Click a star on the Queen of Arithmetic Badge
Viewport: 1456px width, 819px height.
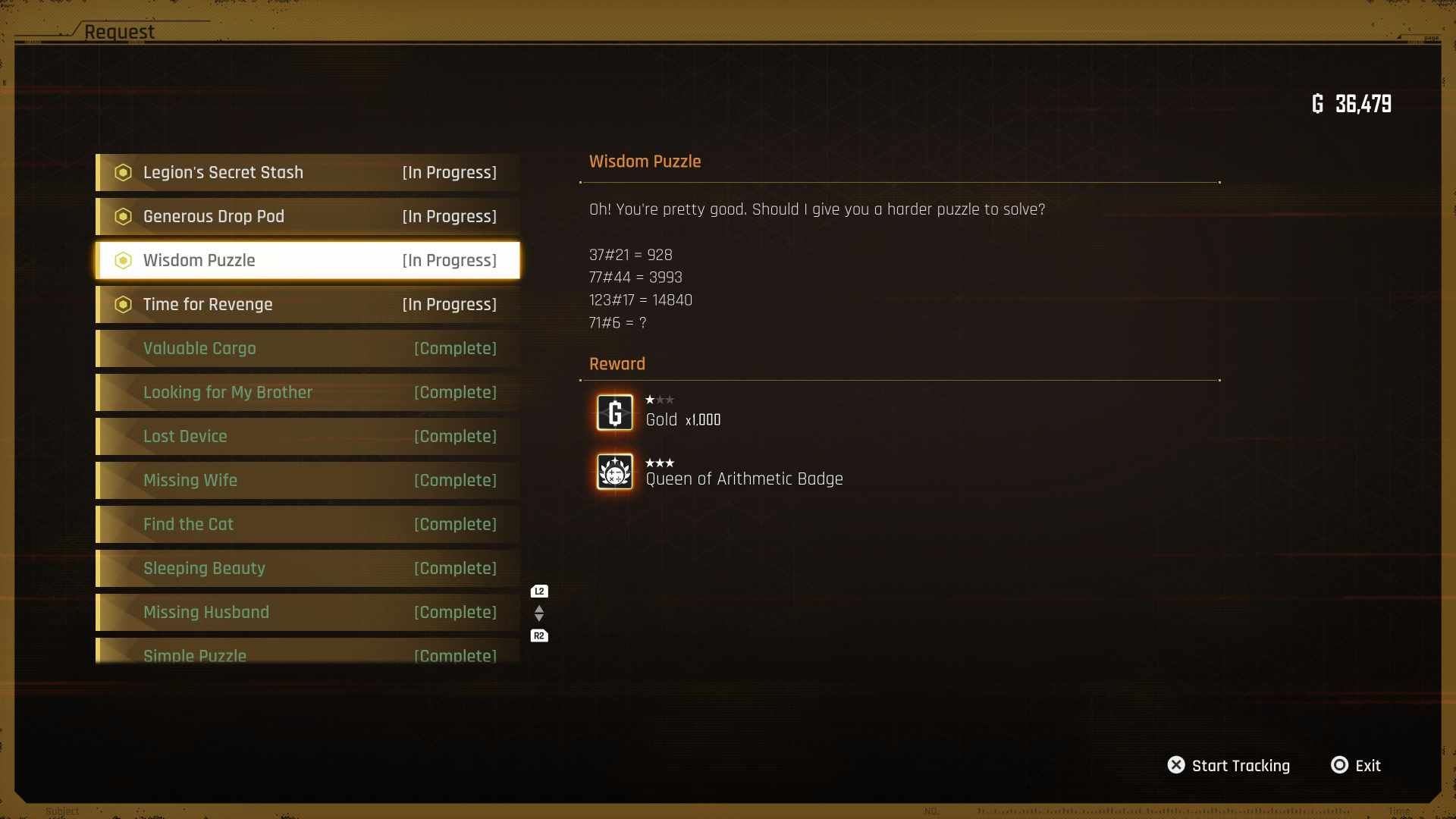651,463
